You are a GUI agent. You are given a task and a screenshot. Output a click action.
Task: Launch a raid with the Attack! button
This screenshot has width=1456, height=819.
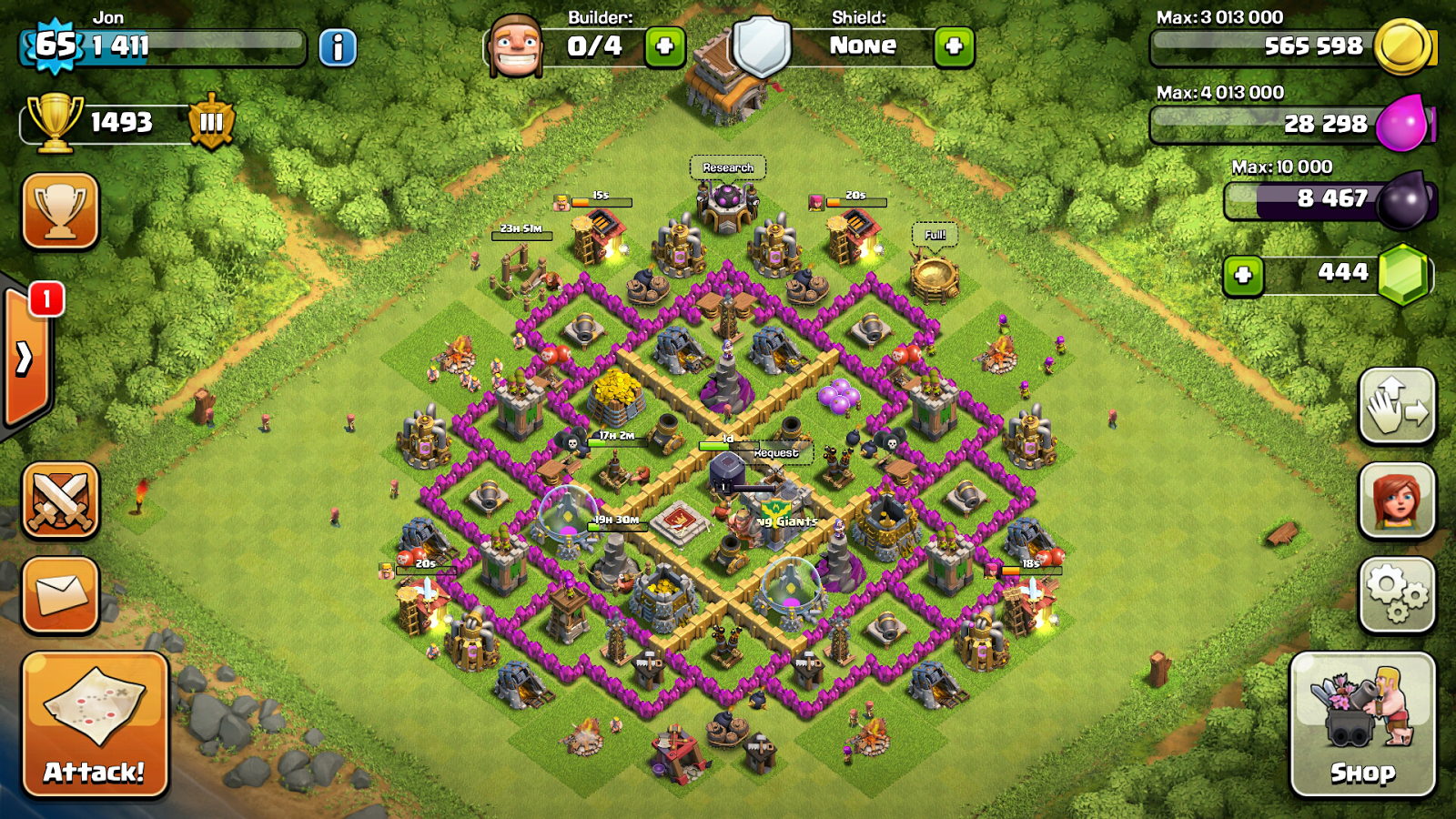coord(94,728)
